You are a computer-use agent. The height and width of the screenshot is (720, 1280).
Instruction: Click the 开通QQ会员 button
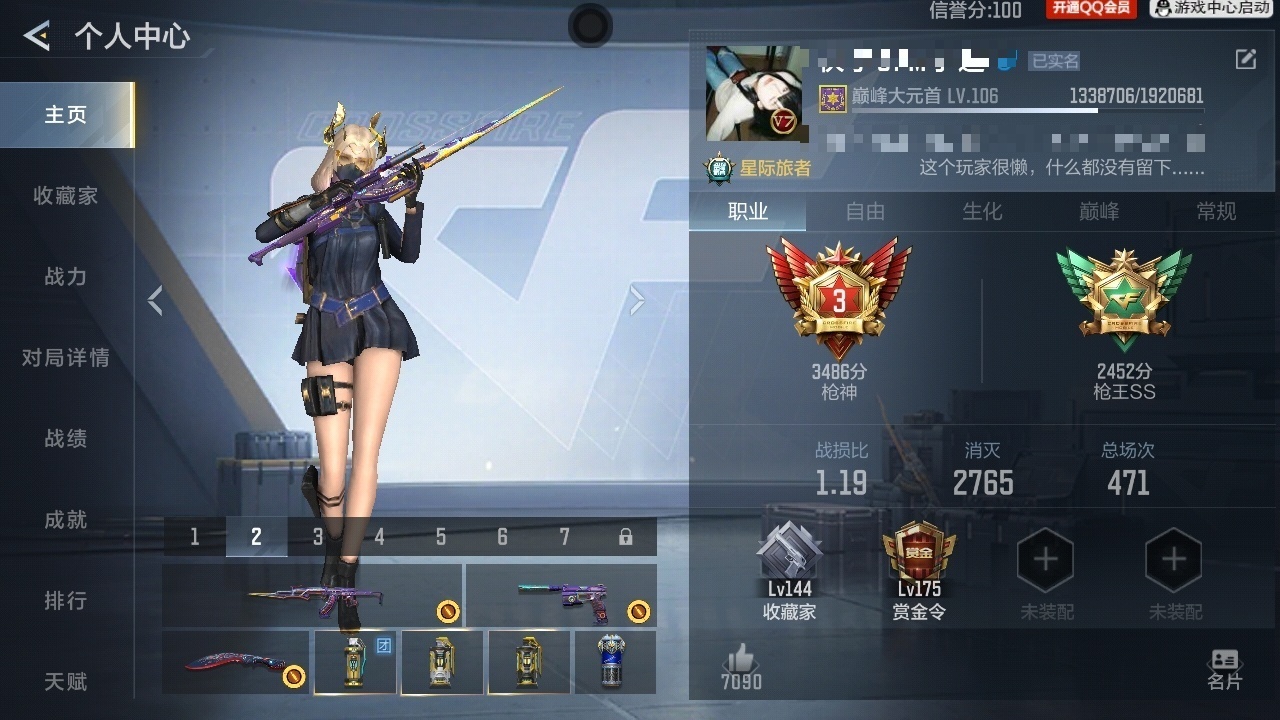(x=1090, y=11)
